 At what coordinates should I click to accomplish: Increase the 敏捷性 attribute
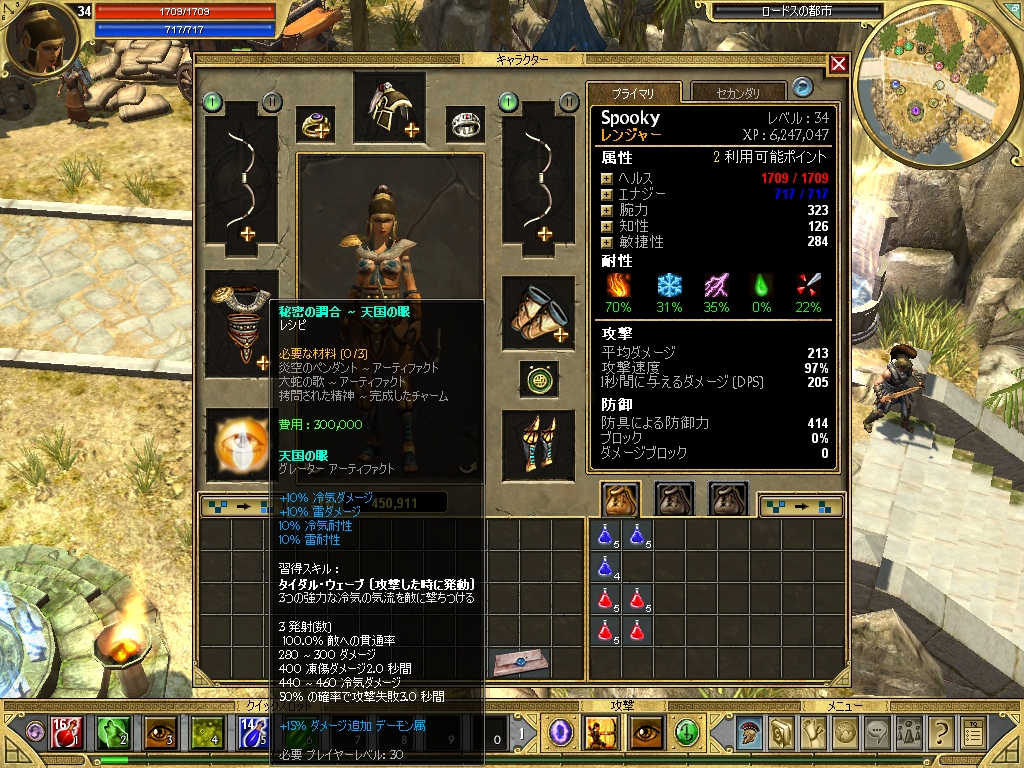point(606,242)
